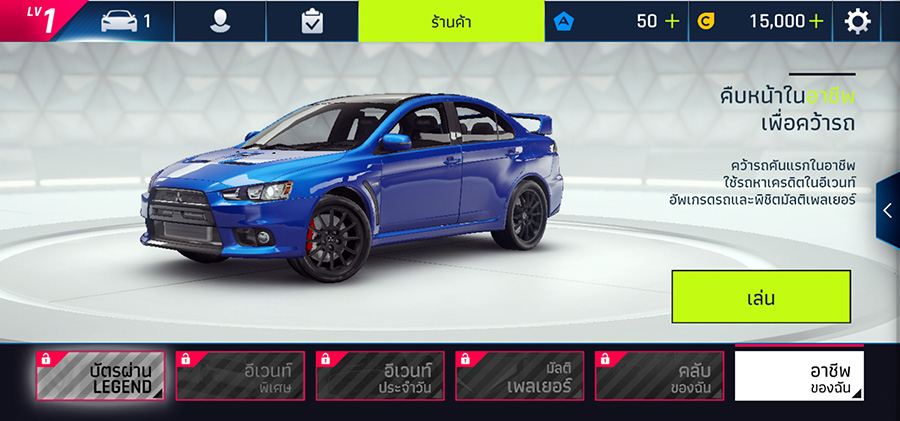Expand the side panel arrow
900x421 pixels.
tap(887, 210)
